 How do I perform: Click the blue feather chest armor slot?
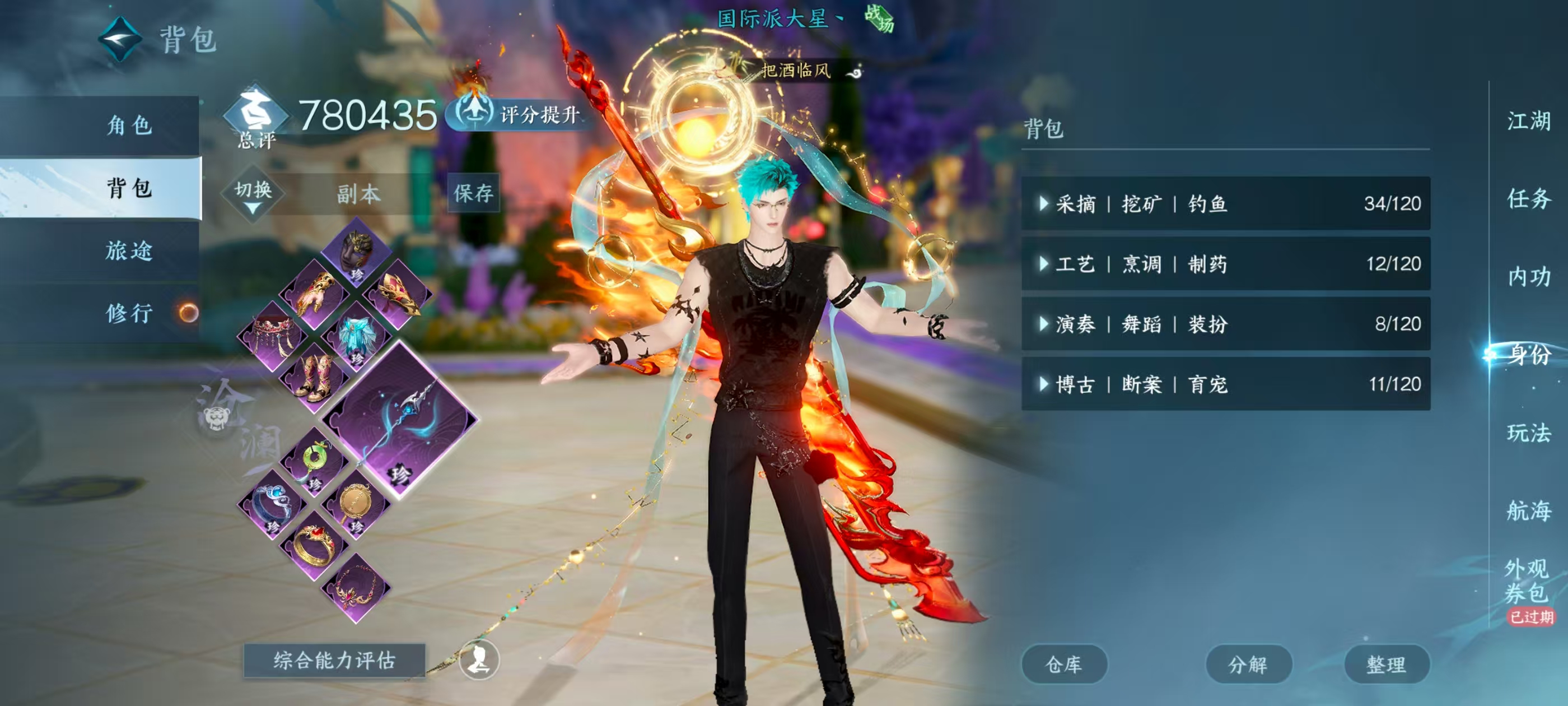[x=357, y=335]
